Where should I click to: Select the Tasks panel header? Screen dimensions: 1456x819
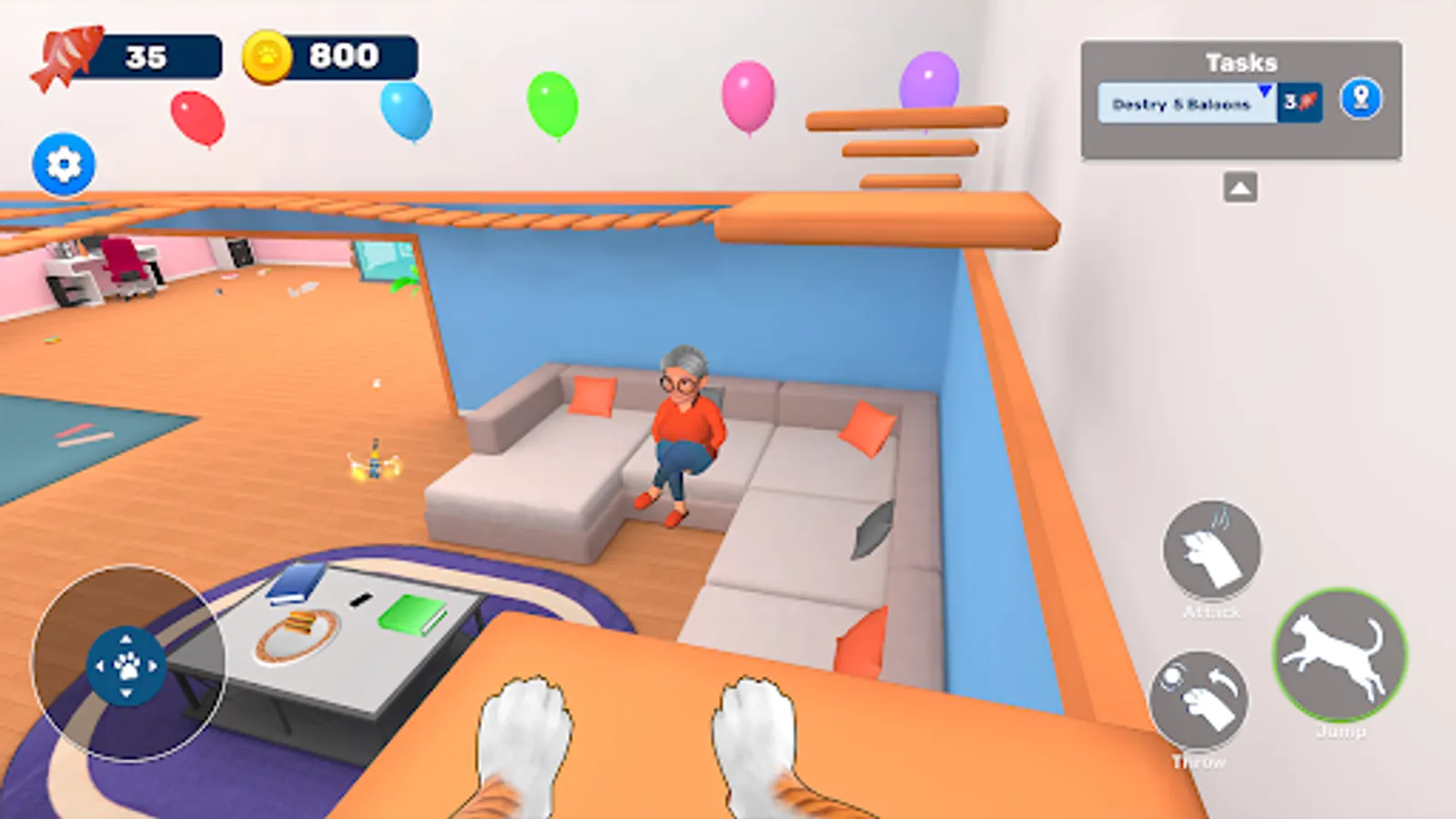pos(1241,62)
